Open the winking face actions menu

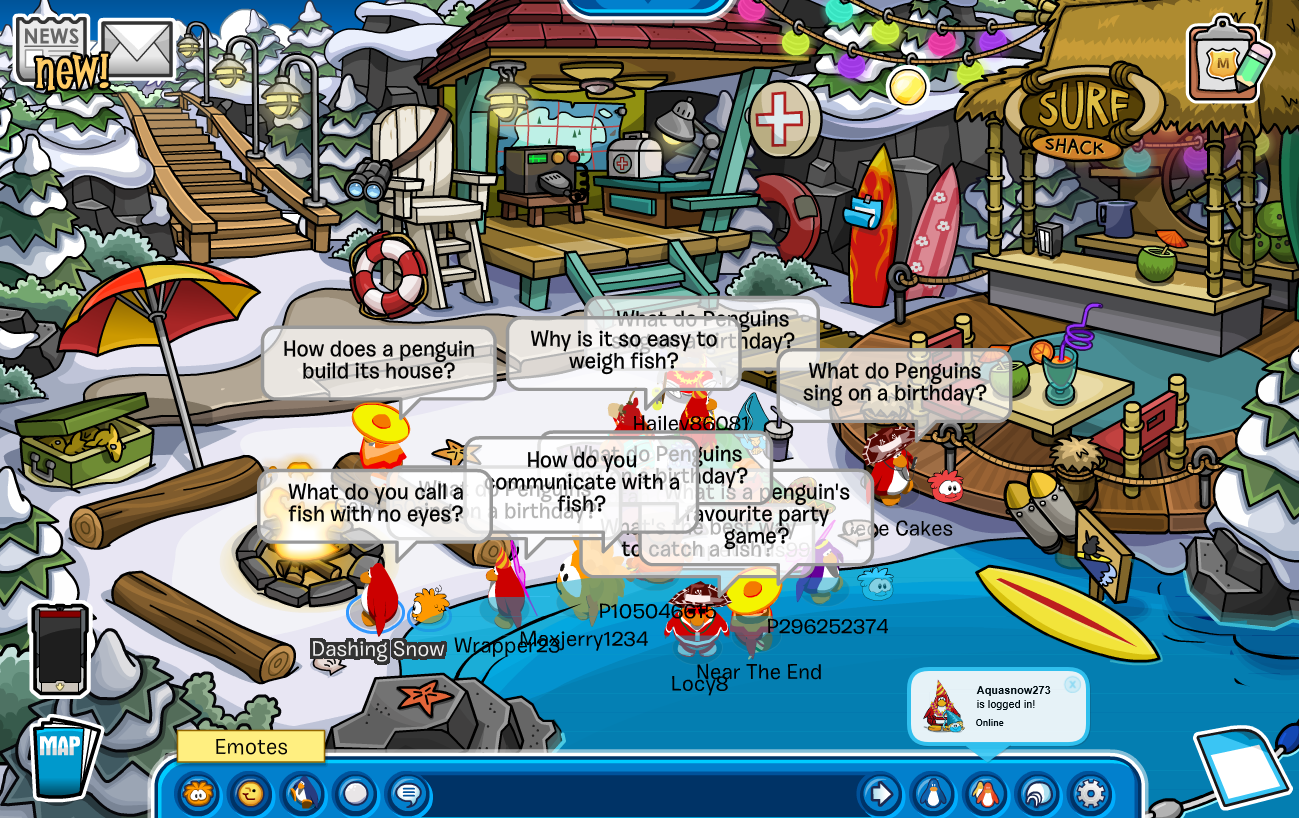(250, 795)
